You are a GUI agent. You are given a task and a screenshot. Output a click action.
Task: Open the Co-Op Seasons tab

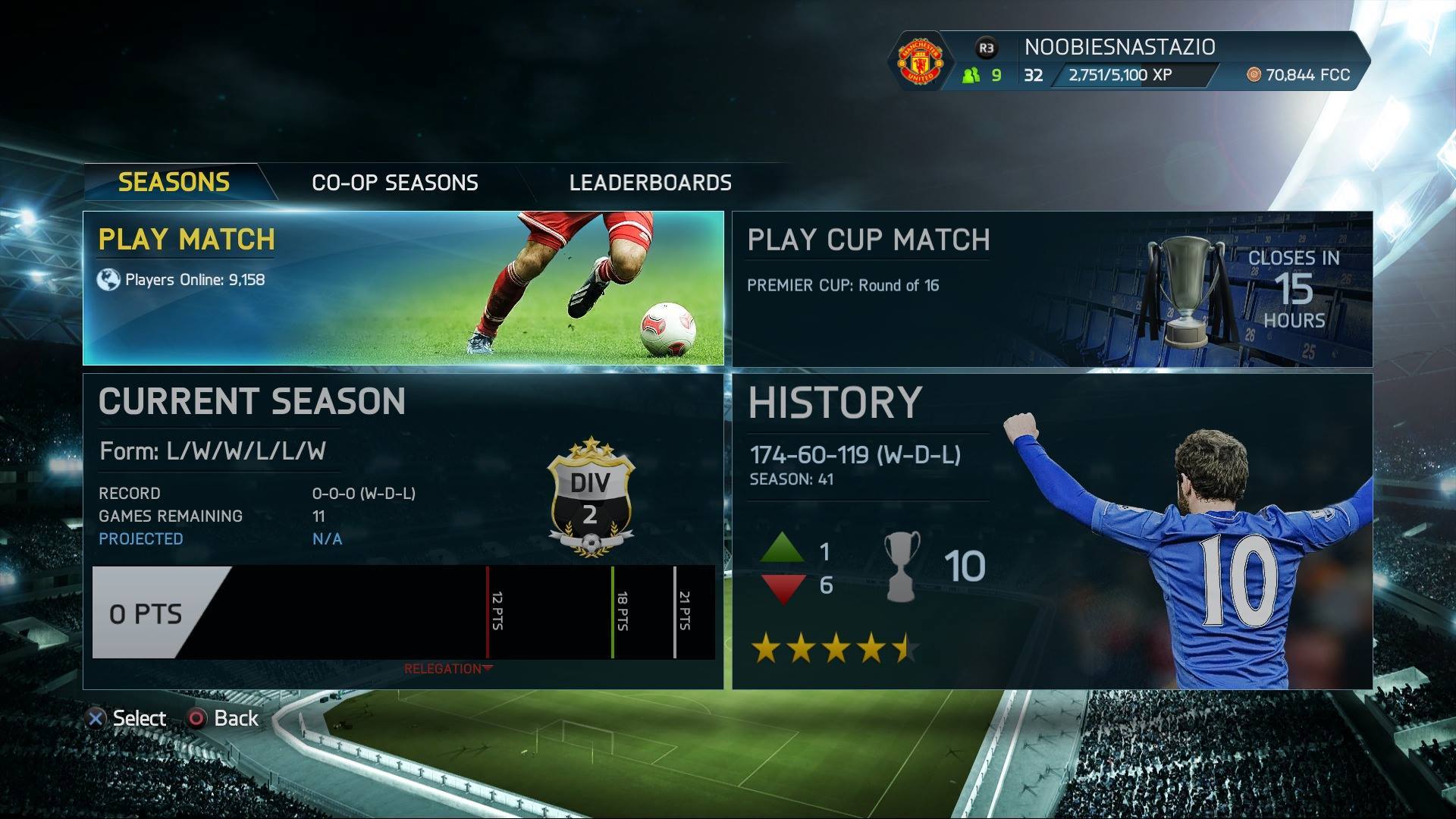pos(394,183)
